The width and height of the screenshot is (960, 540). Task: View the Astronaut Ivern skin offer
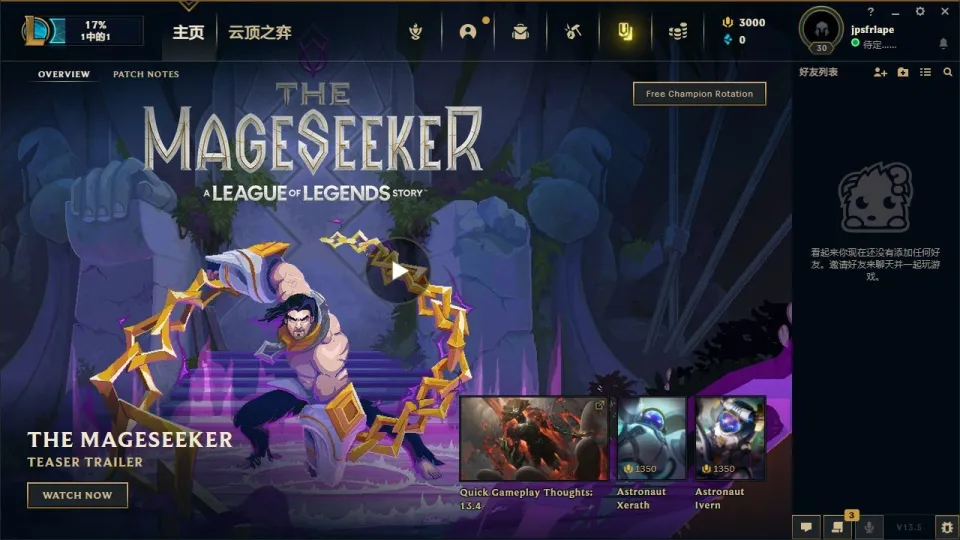click(x=730, y=439)
